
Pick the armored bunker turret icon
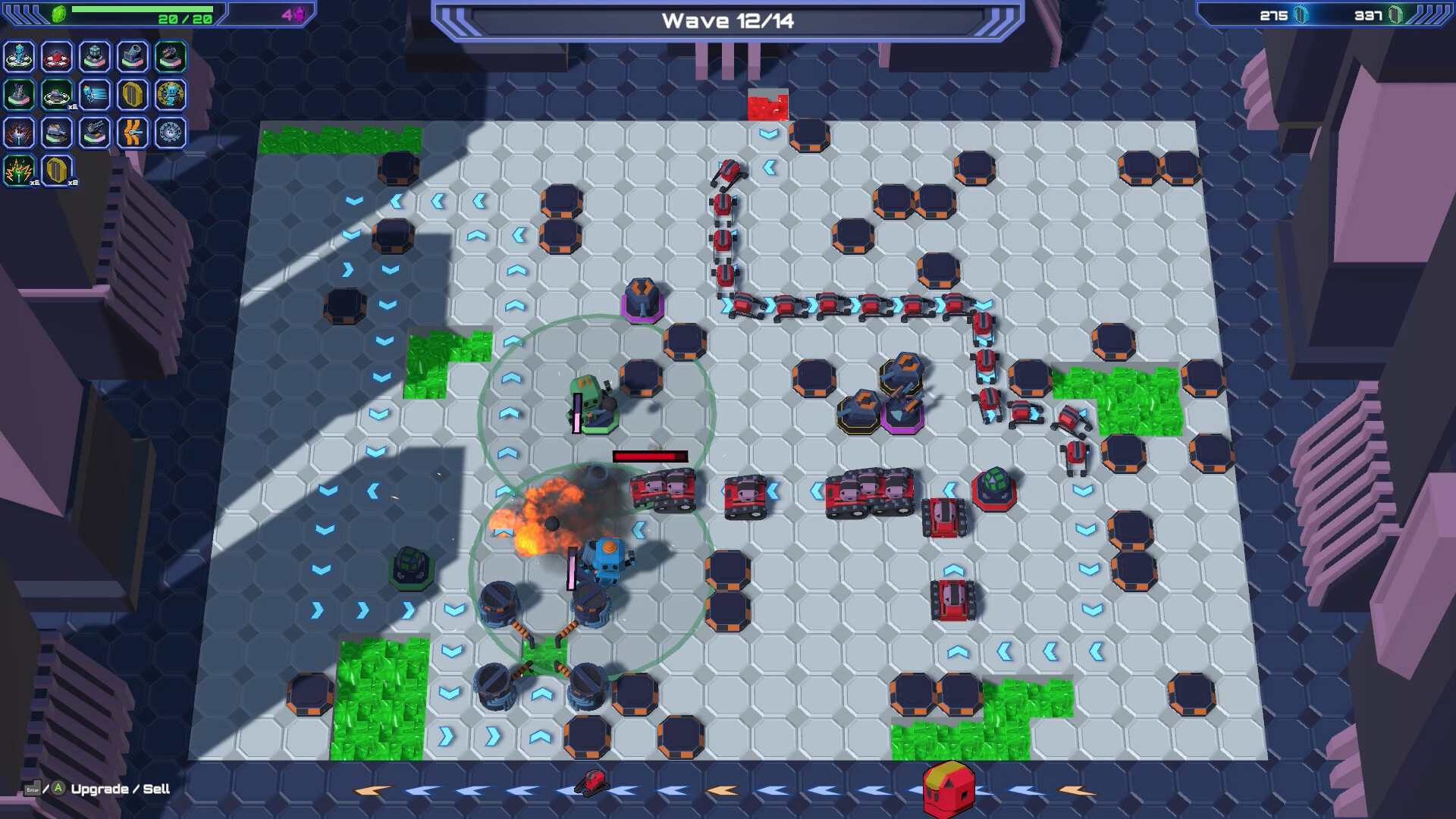coord(56,133)
